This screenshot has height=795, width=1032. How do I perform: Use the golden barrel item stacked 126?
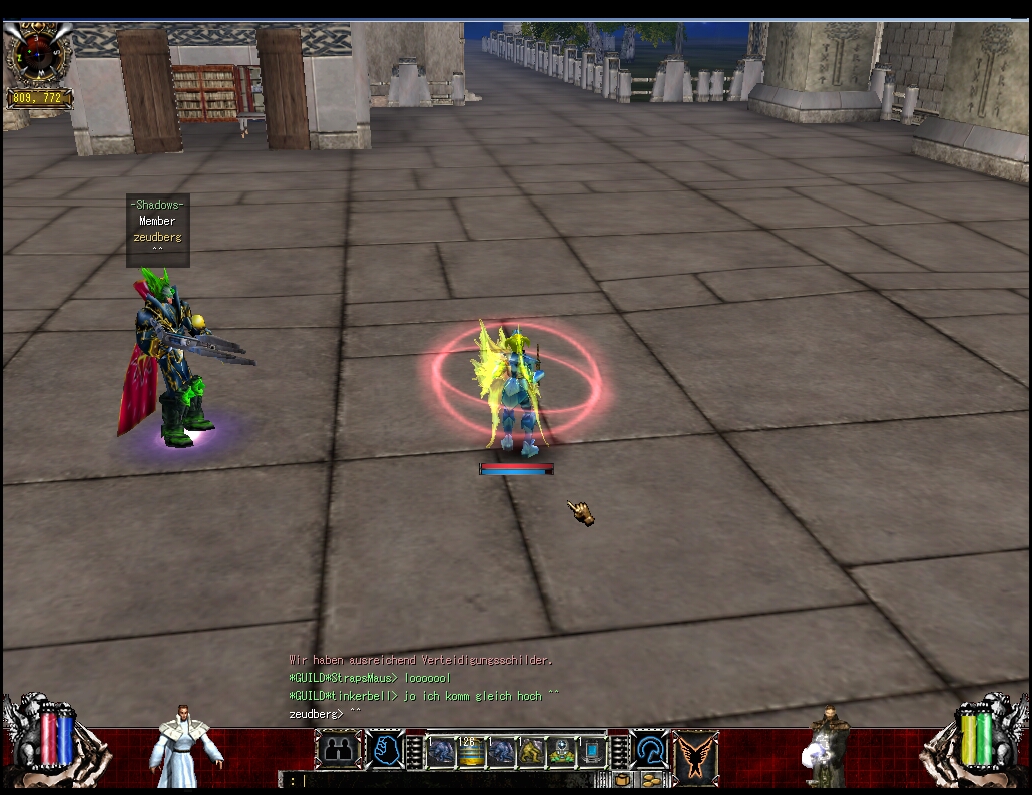470,750
